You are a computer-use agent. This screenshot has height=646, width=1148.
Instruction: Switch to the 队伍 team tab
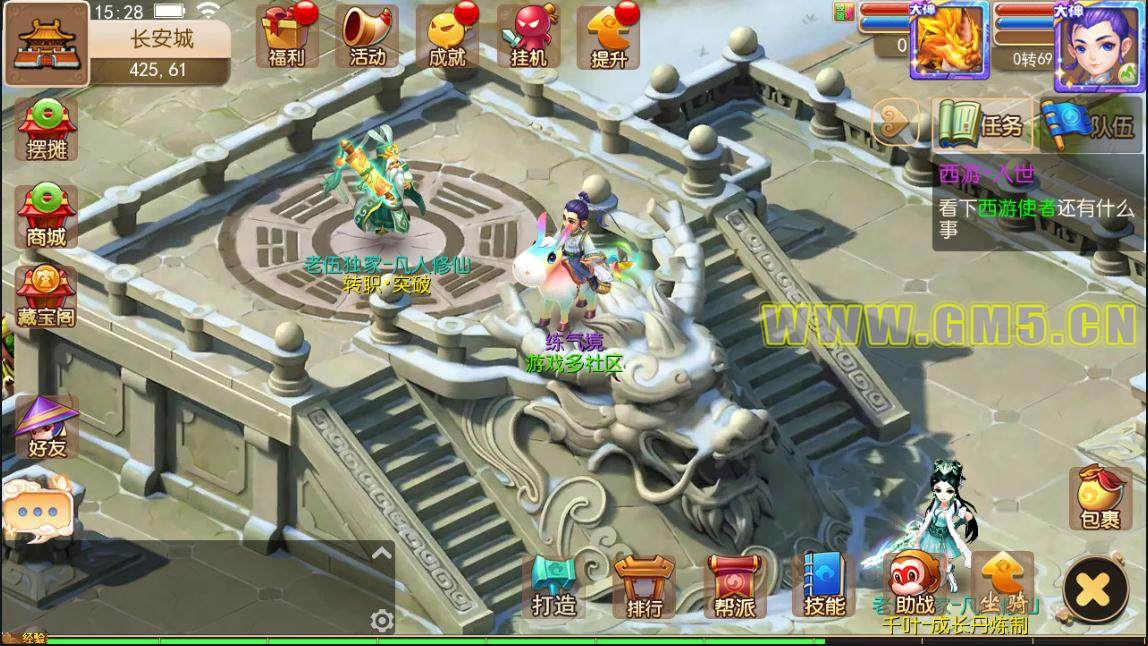pyautogui.click(x=1092, y=125)
